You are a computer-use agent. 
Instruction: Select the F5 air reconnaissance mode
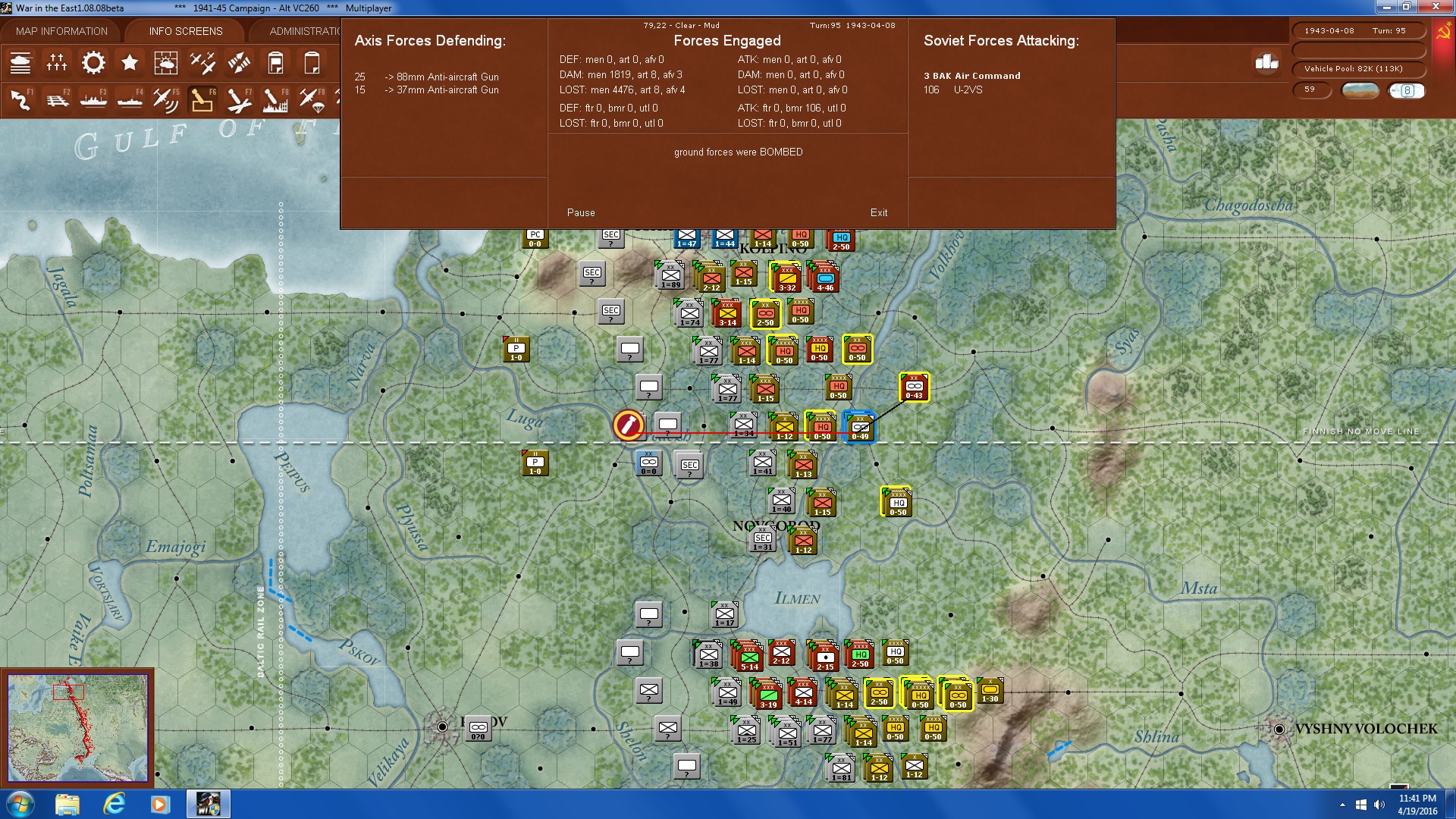click(165, 99)
